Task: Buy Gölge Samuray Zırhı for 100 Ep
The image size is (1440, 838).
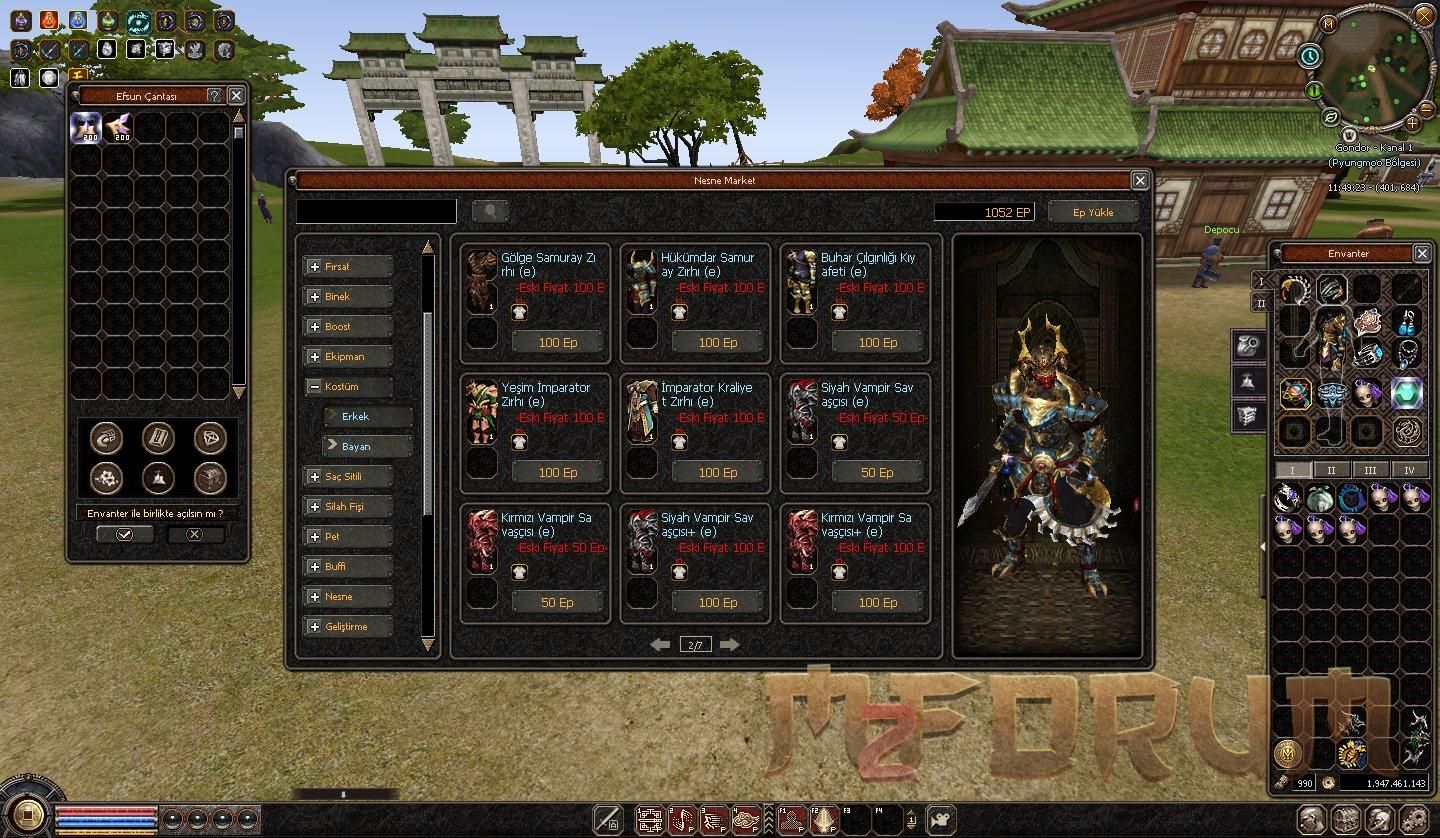Action: [x=557, y=343]
